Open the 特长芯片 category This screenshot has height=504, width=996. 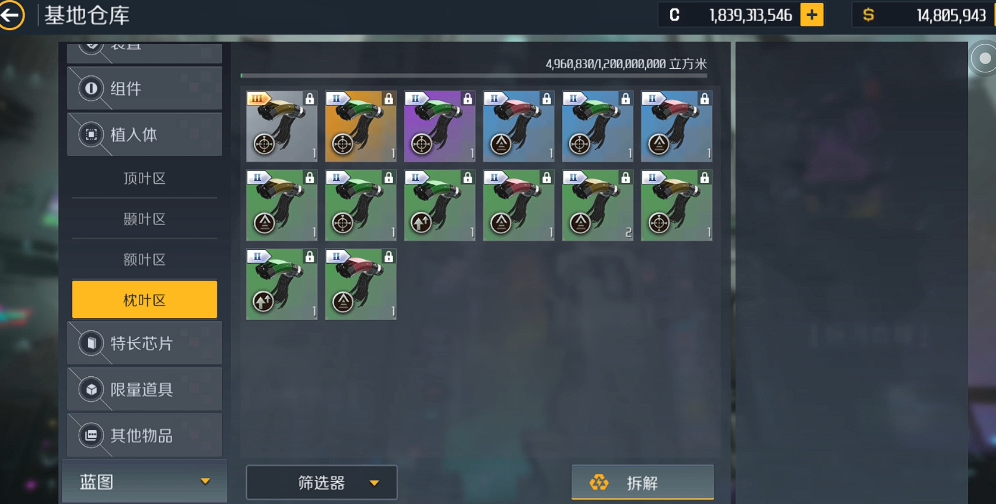point(144,343)
